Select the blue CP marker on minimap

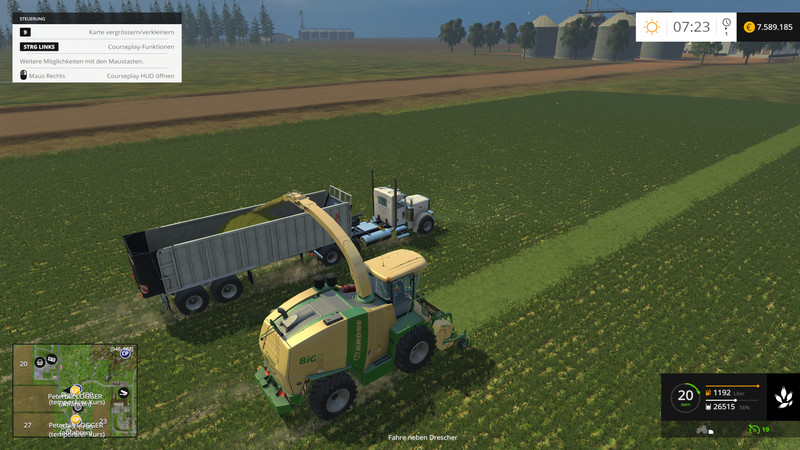click(125, 353)
